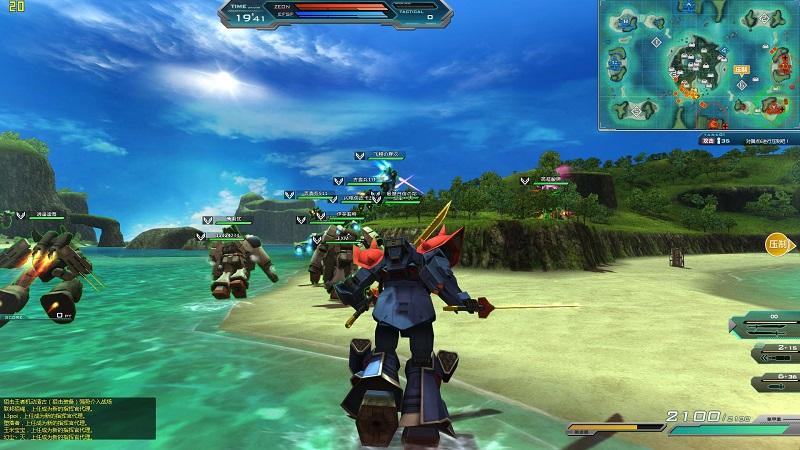
Task: Click the battlefield minimap
Action: pos(699,65)
